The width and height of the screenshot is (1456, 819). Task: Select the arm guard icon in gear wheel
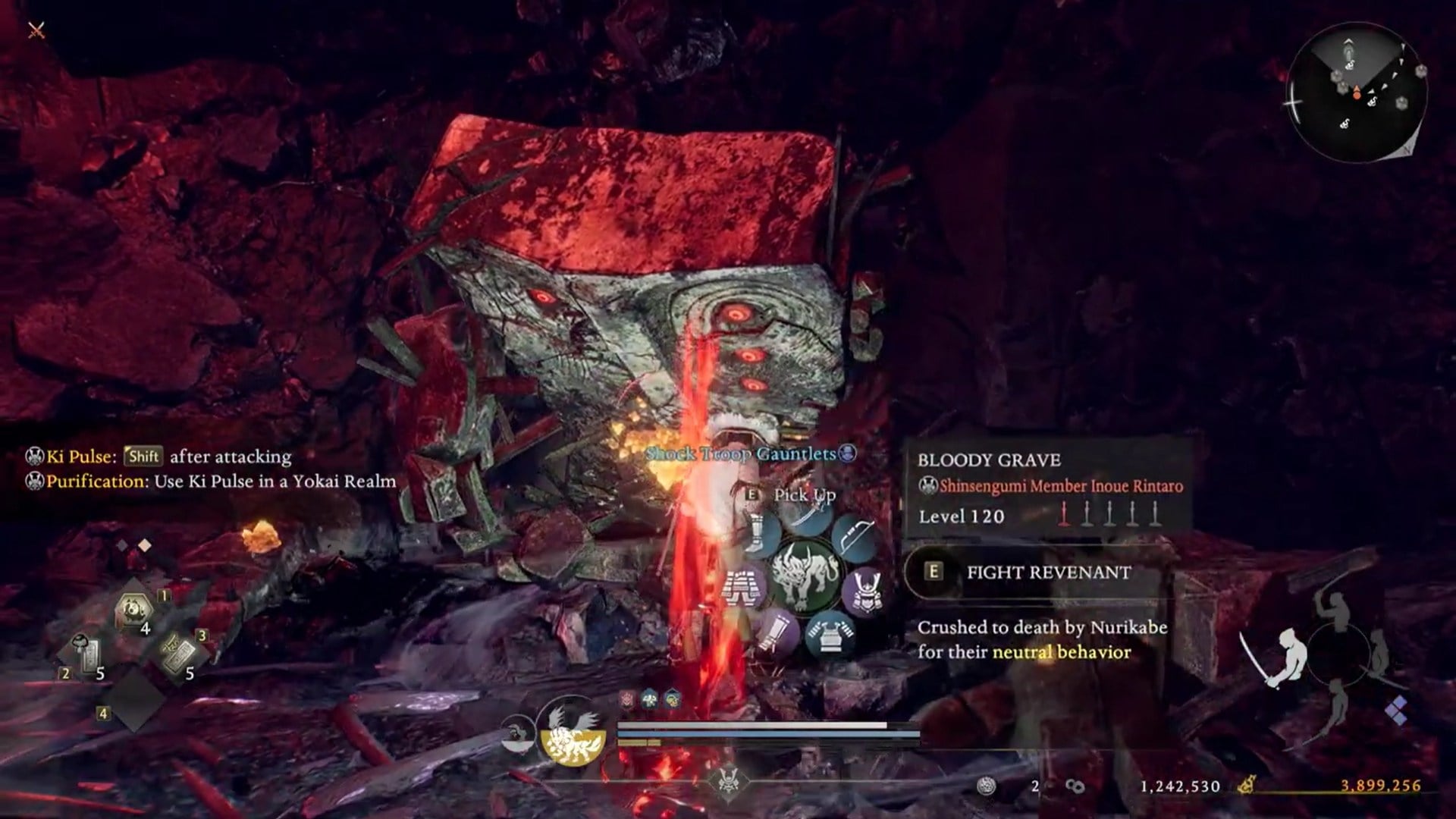point(777,633)
